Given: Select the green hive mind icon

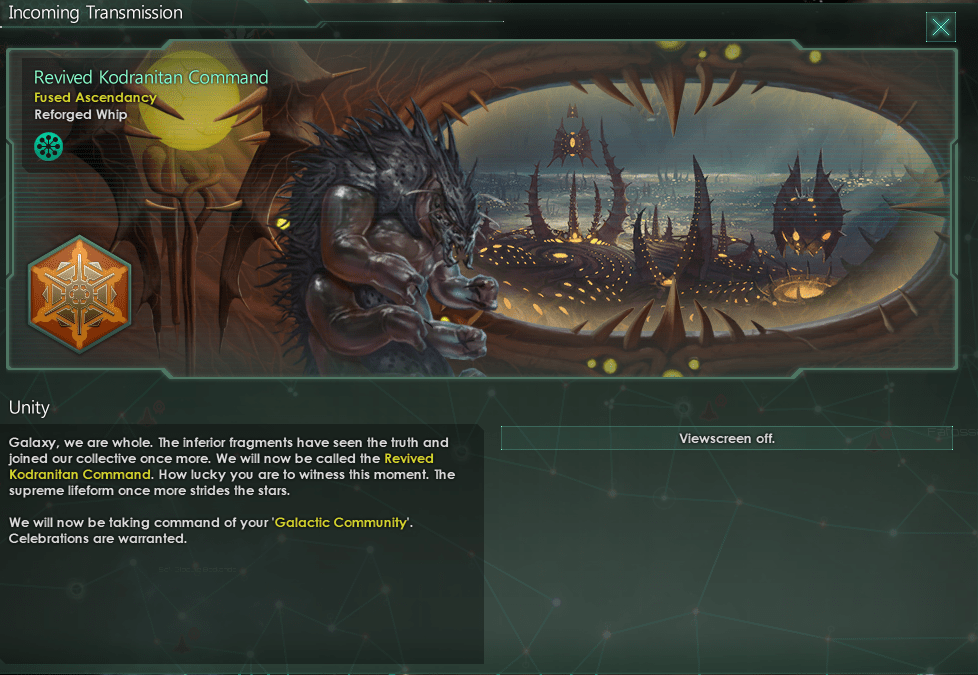Looking at the screenshot, I should [x=48, y=147].
